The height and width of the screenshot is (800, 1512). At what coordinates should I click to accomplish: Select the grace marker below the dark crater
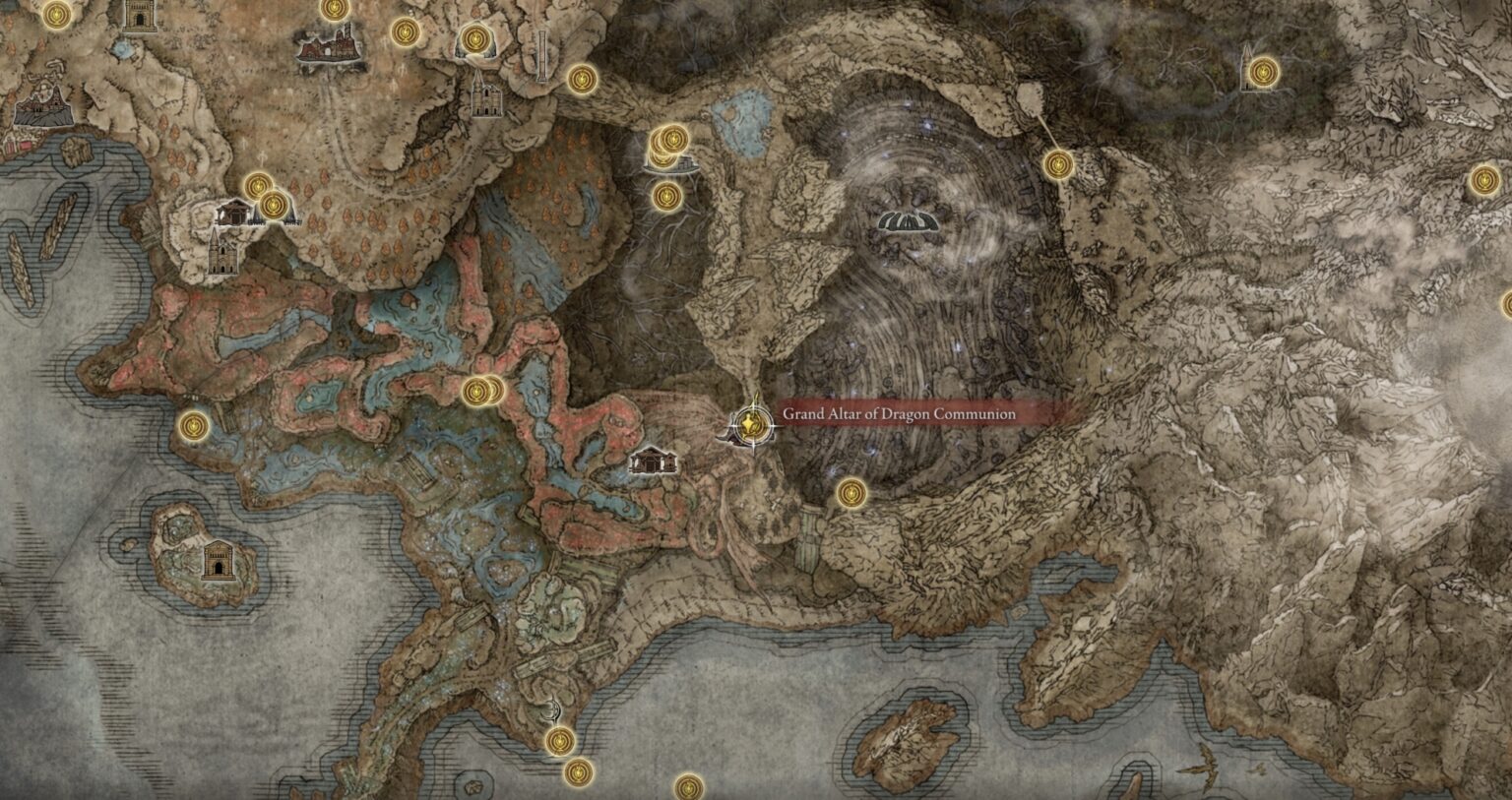tap(850, 493)
